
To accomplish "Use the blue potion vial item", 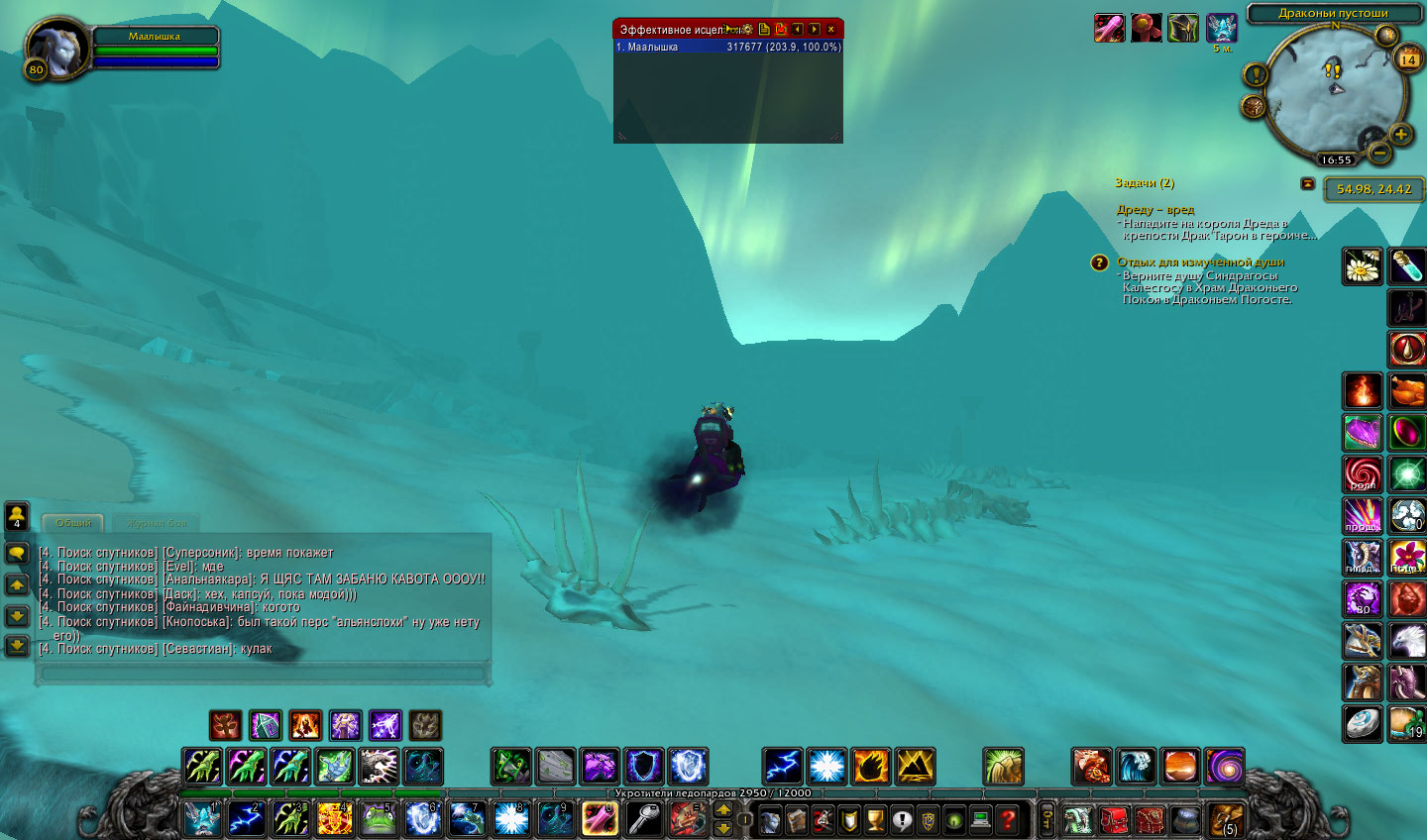I will pos(1406,266).
